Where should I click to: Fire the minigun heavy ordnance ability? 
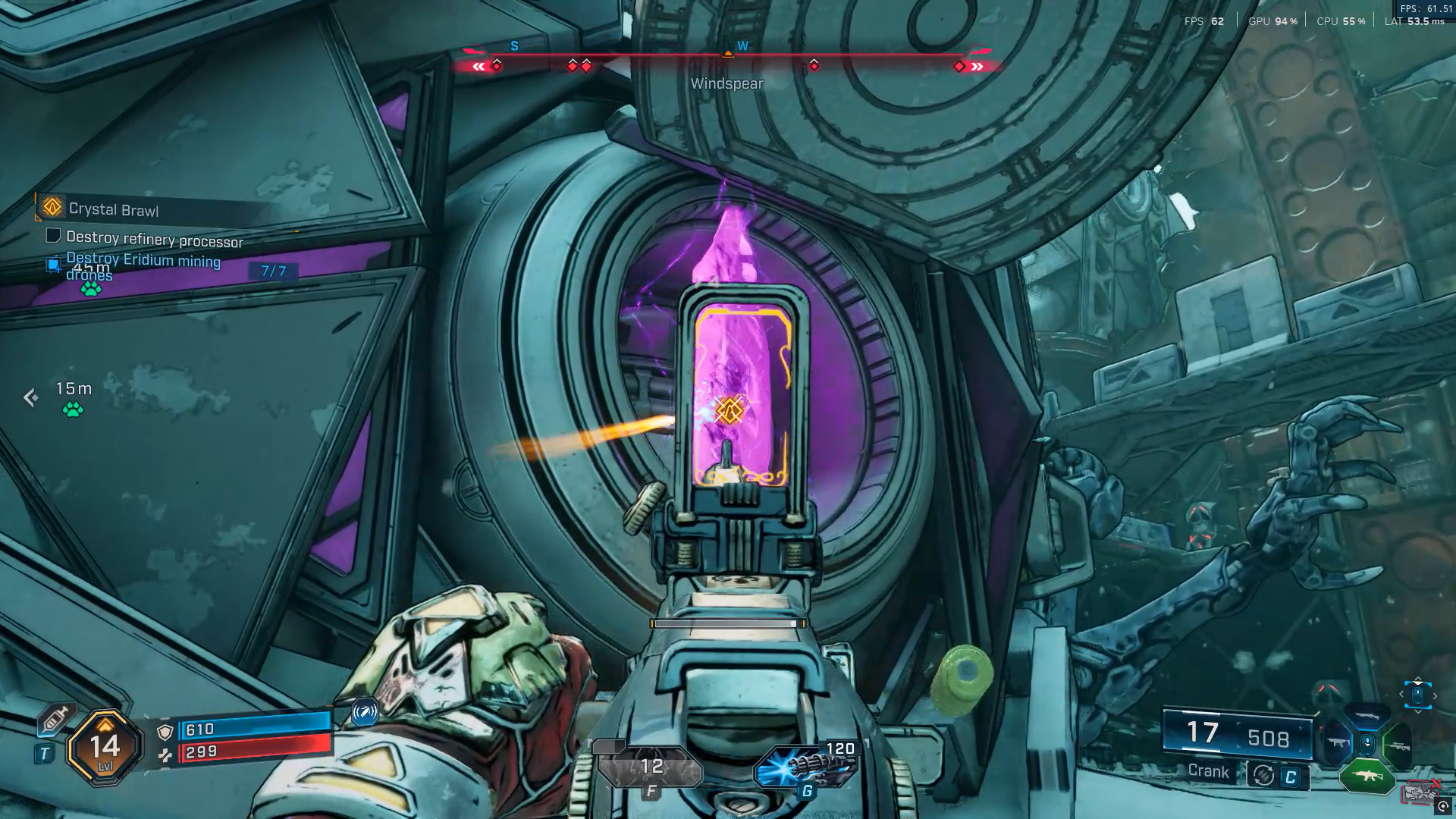[806, 767]
